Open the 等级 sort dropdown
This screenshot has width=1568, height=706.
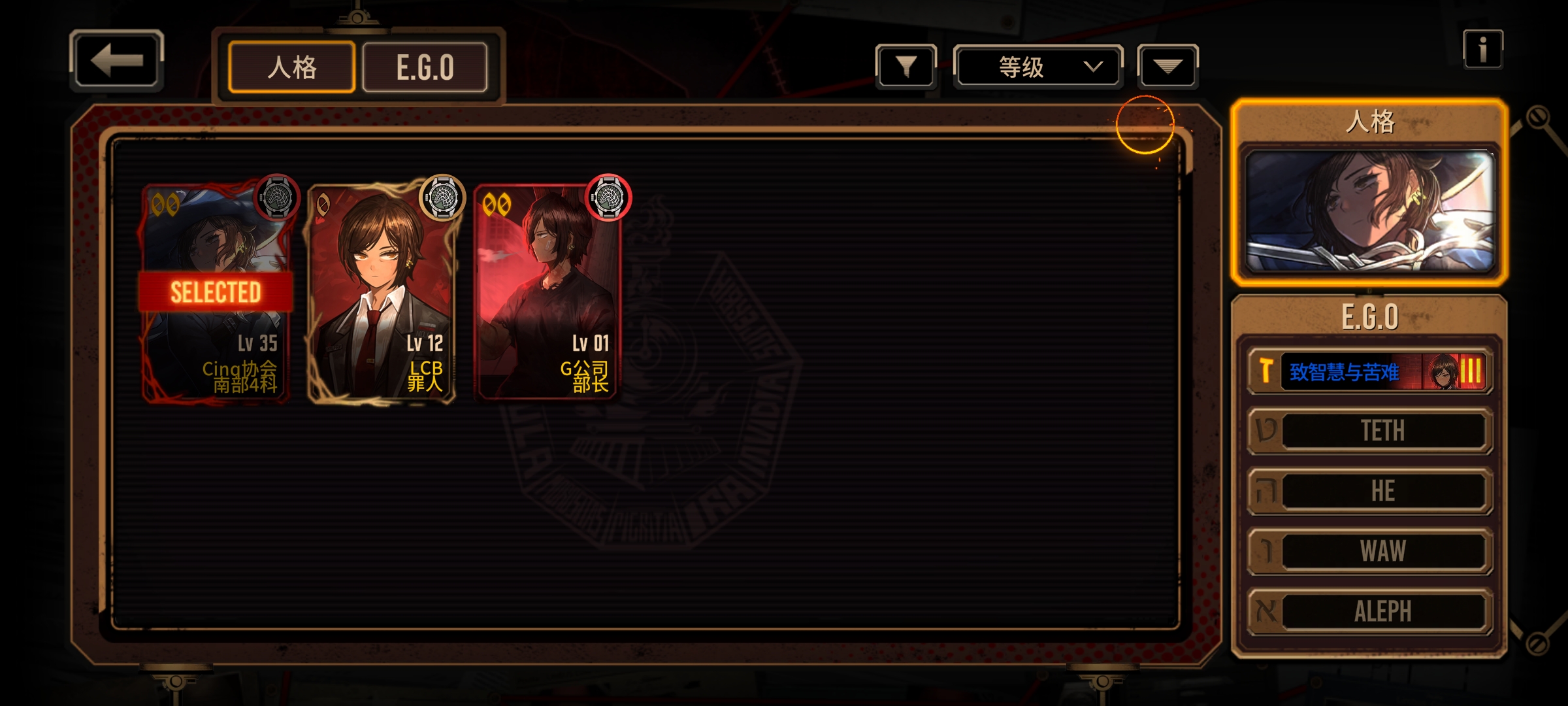1037,66
